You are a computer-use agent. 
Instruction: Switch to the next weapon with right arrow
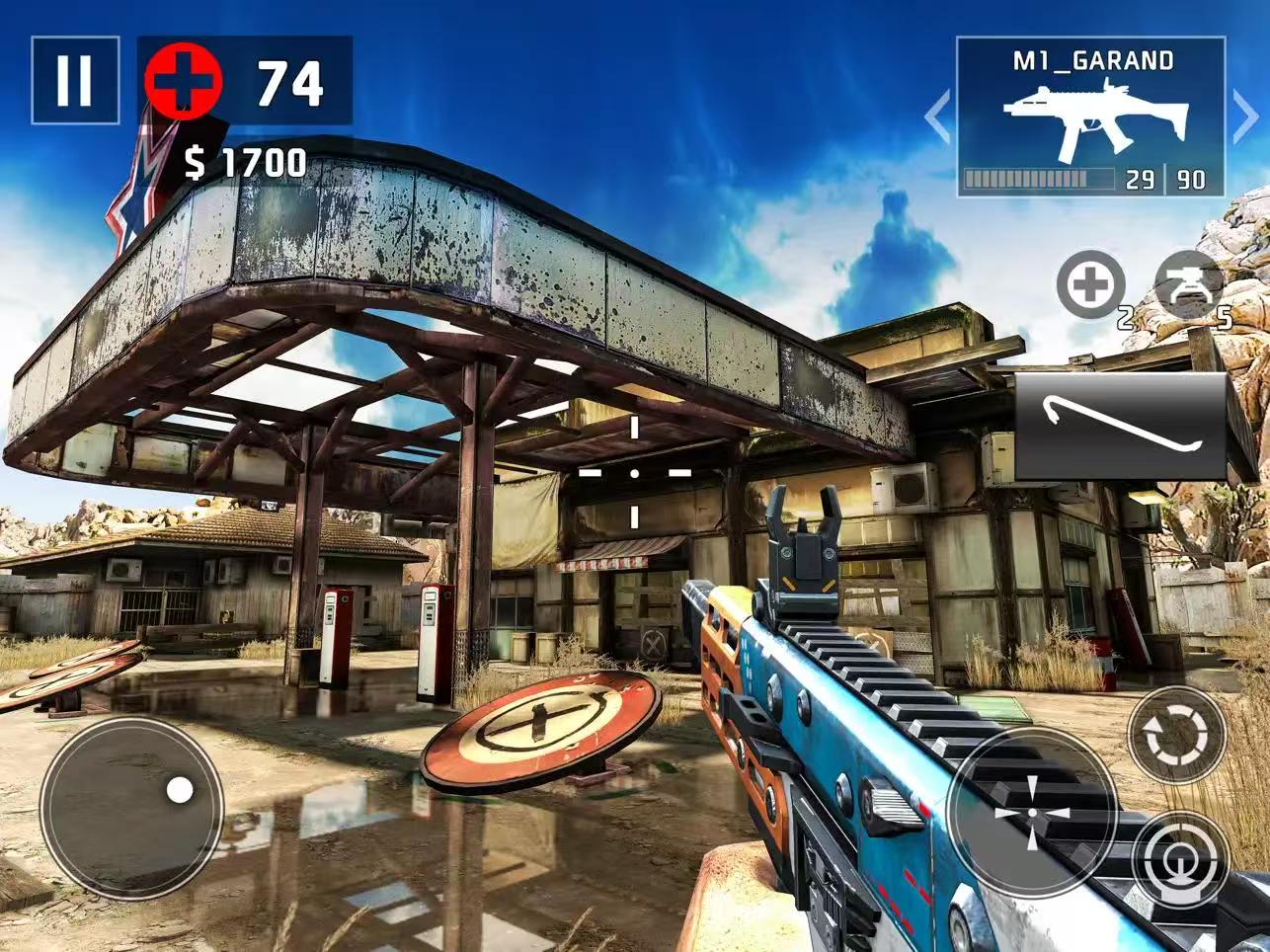1246,117
